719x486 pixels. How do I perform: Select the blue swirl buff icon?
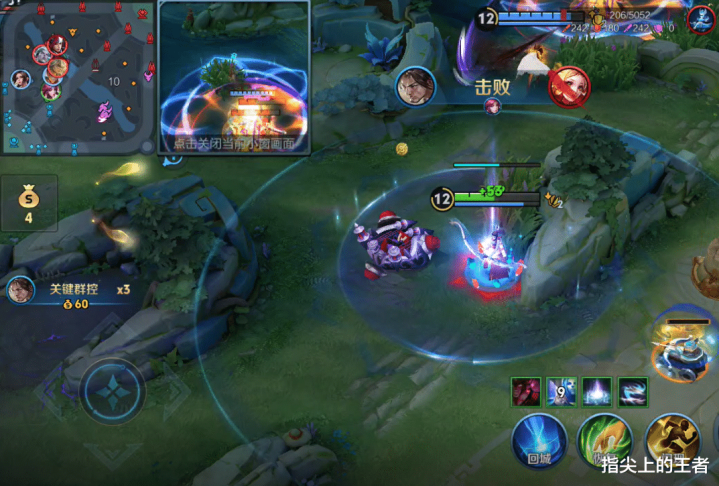tap(633, 392)
